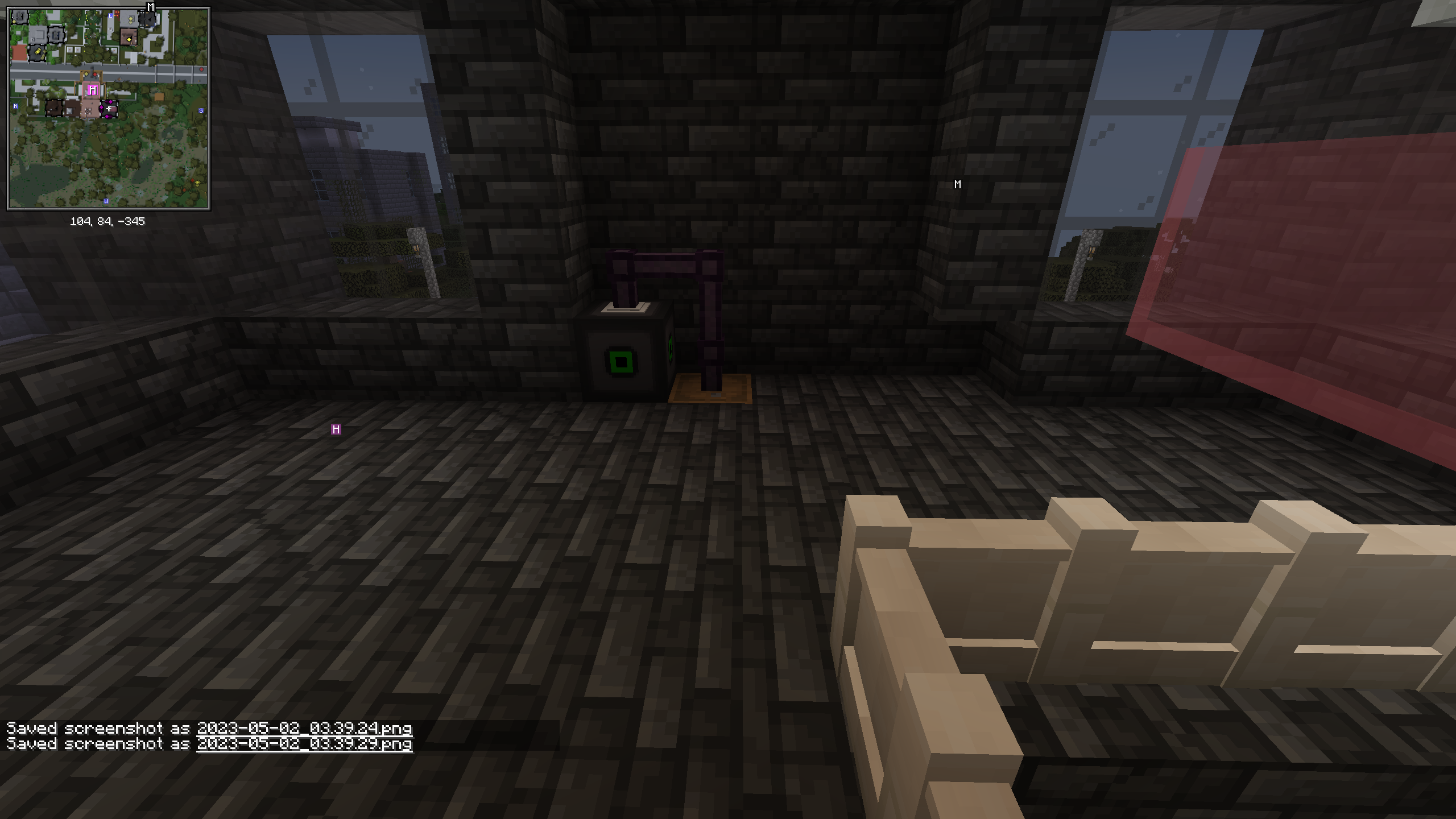Toggle the small H waypoint marker on the floor
This screenshot has width=1456, height=819.
(x=336, y=429)
